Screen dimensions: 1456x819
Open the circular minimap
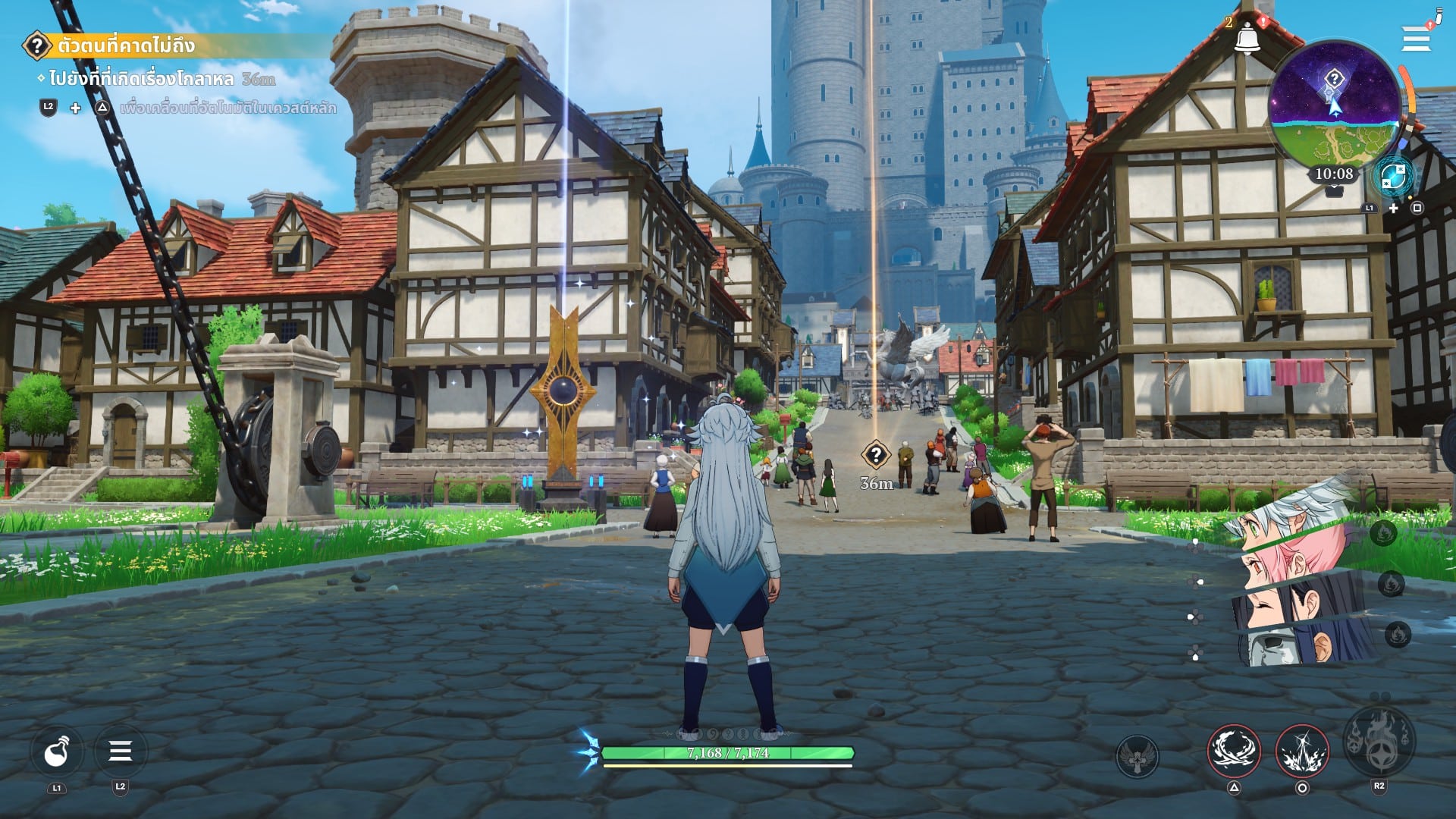point(1335,105)
